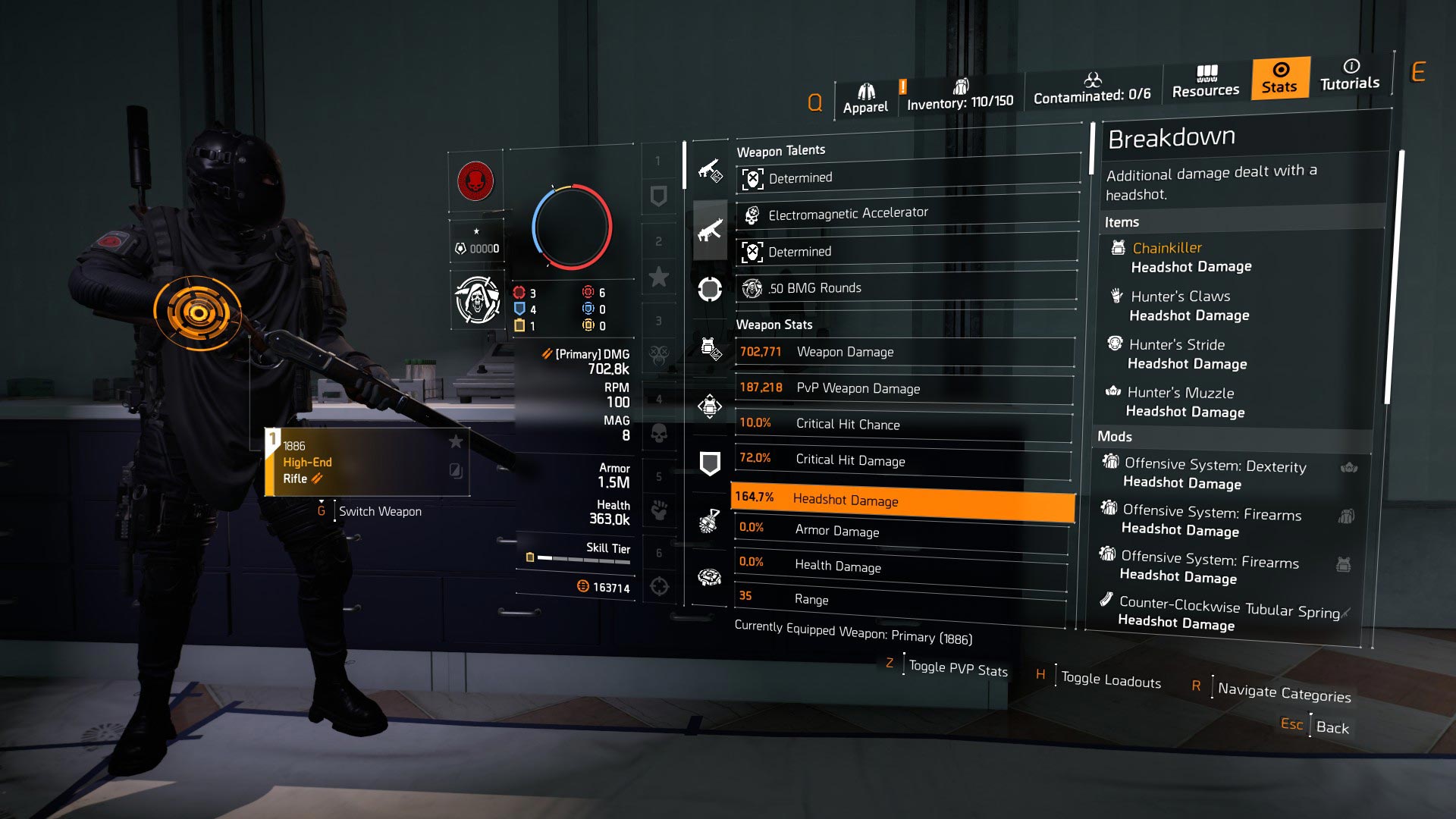Open the Resources tab
The image size is (1456, 819).
point(1206,82)
